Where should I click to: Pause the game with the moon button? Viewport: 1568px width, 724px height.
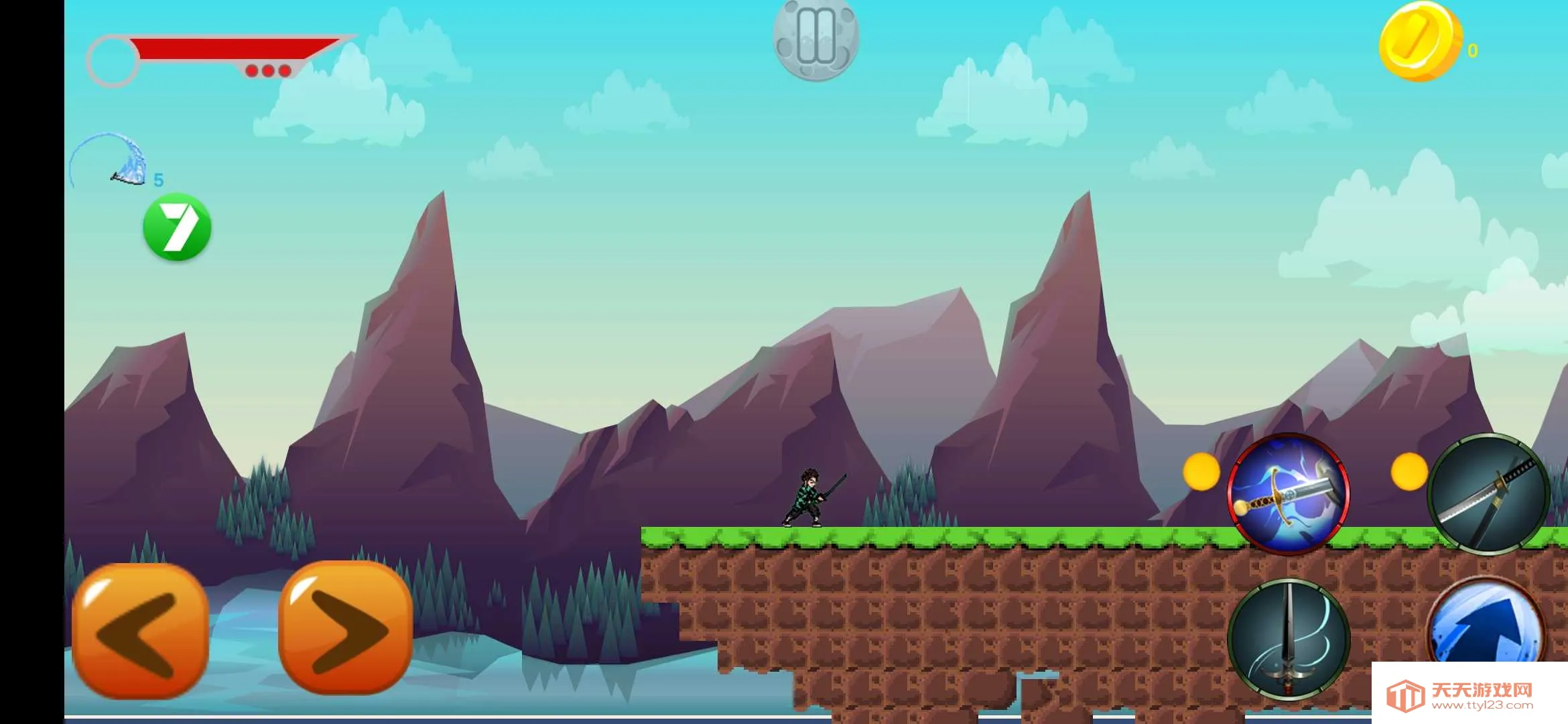point(815,39)
